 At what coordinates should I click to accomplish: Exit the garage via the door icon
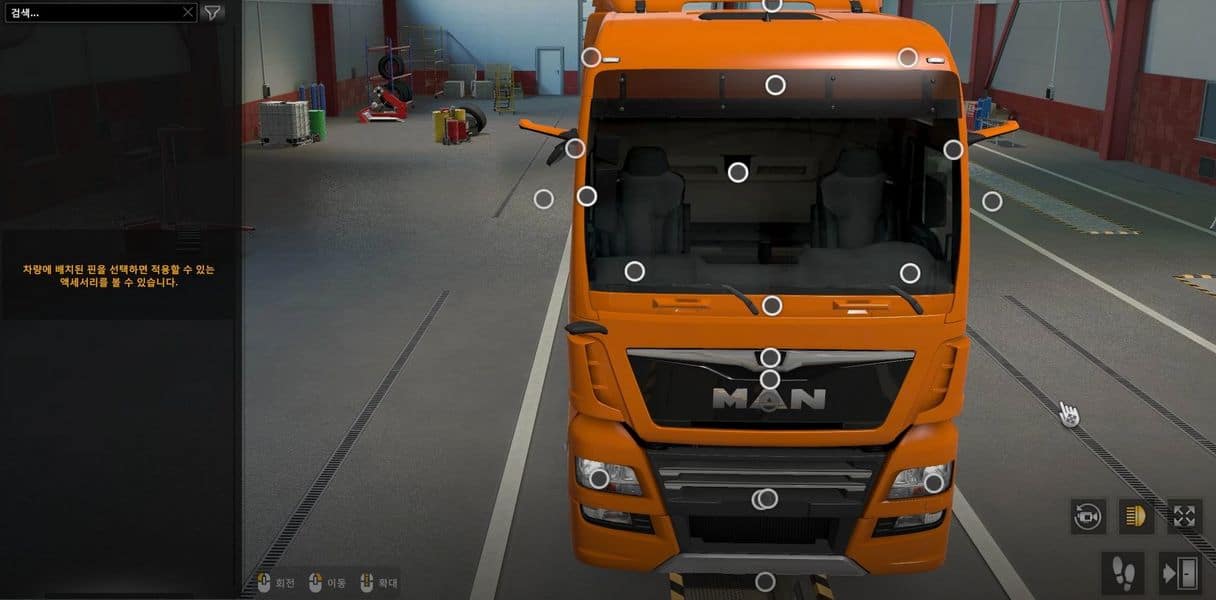[1180, 573]
